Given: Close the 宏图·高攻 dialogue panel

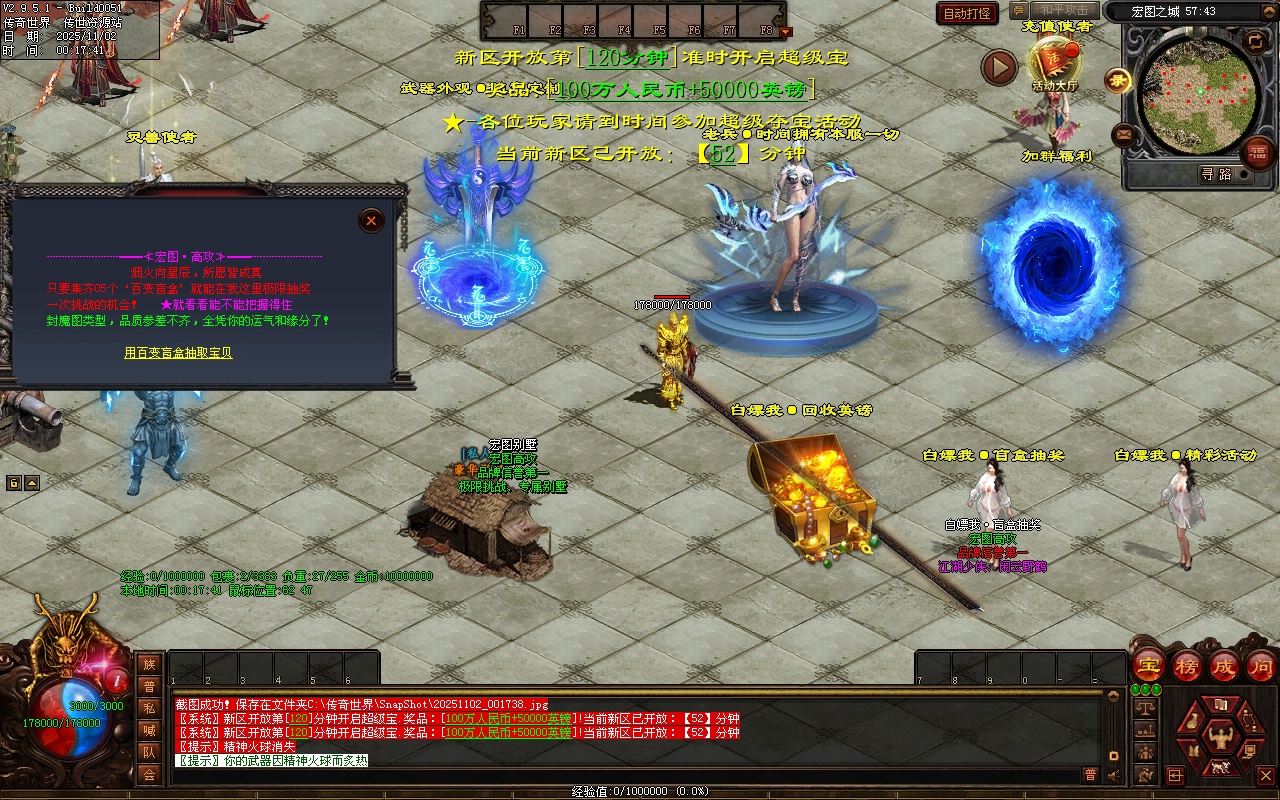Looking at the screenshot, I should pyautogui.click(x=371, y=221).
